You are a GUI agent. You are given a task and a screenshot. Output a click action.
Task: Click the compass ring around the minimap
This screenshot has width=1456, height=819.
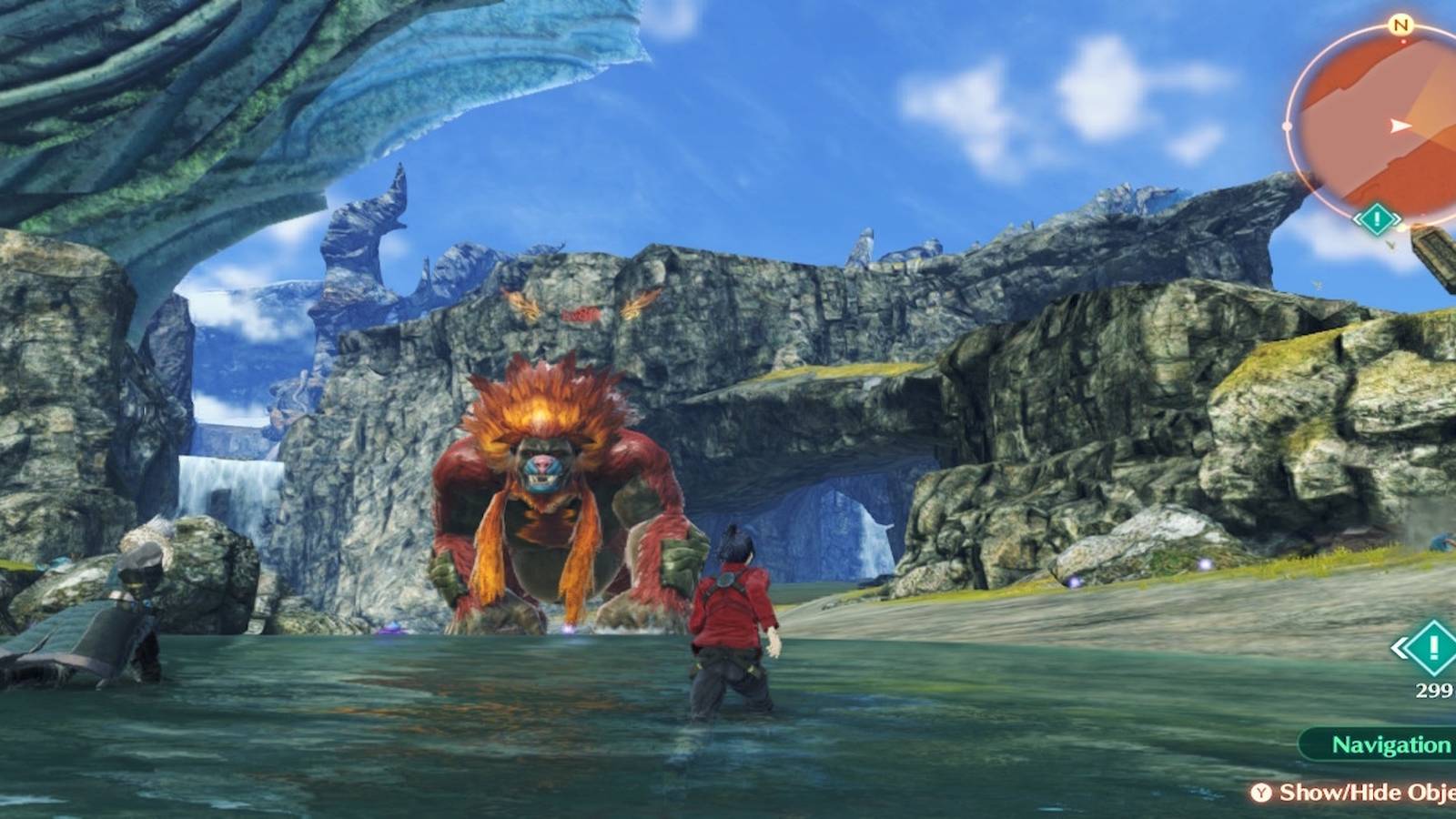(x=1288, y=126)
